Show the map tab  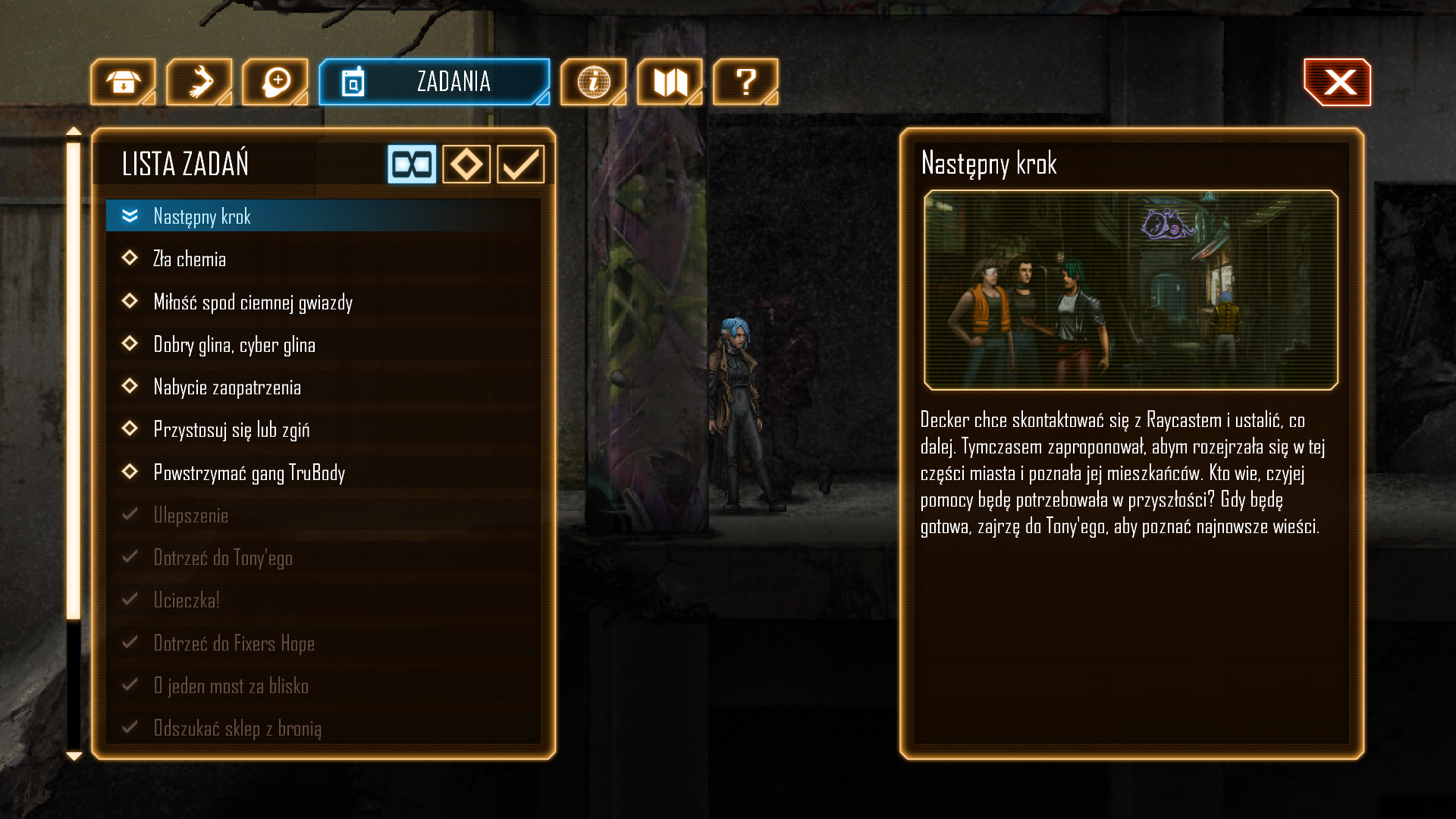[670, 82]
